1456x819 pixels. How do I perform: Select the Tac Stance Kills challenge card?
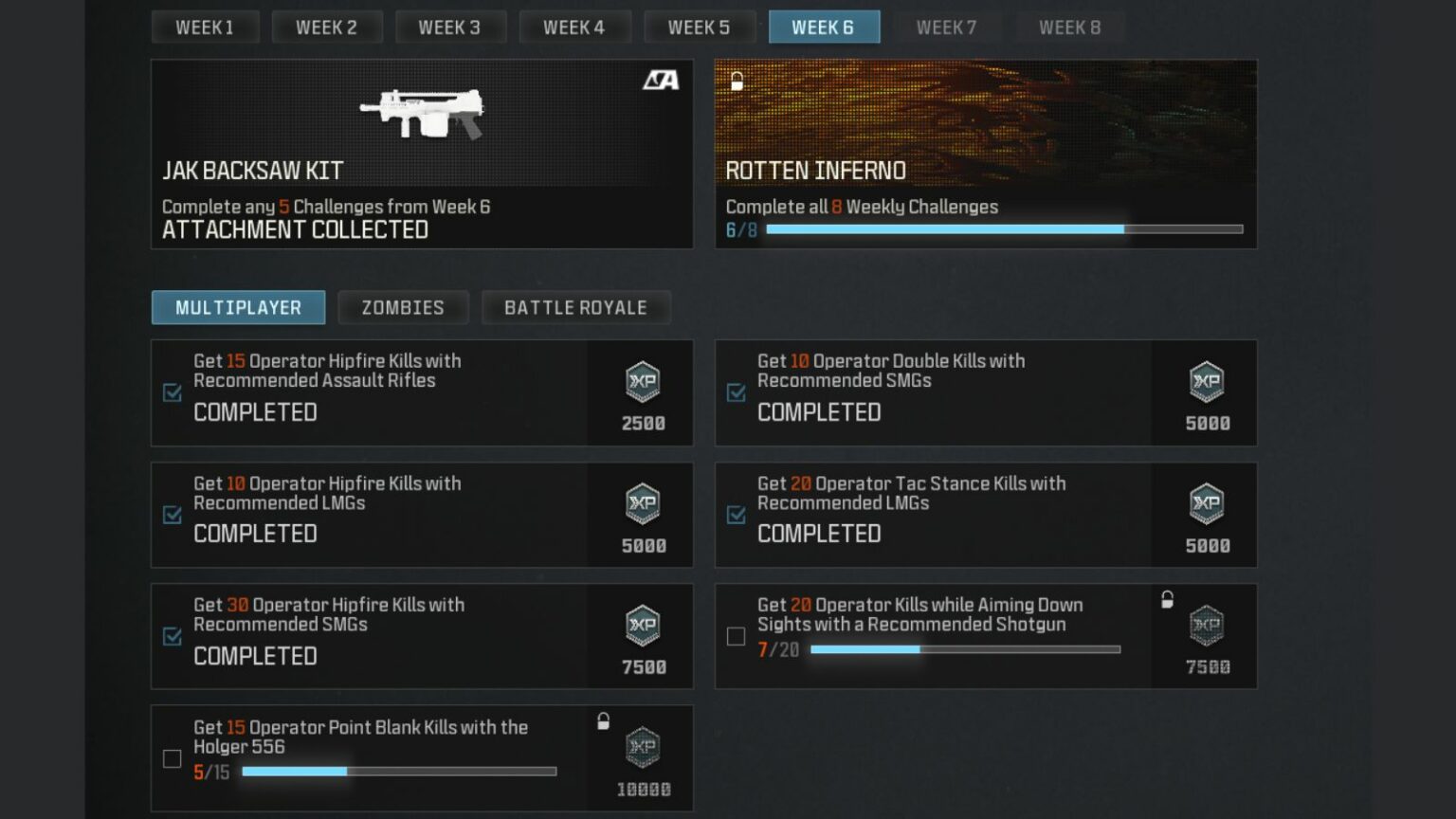tap(986, 515)
